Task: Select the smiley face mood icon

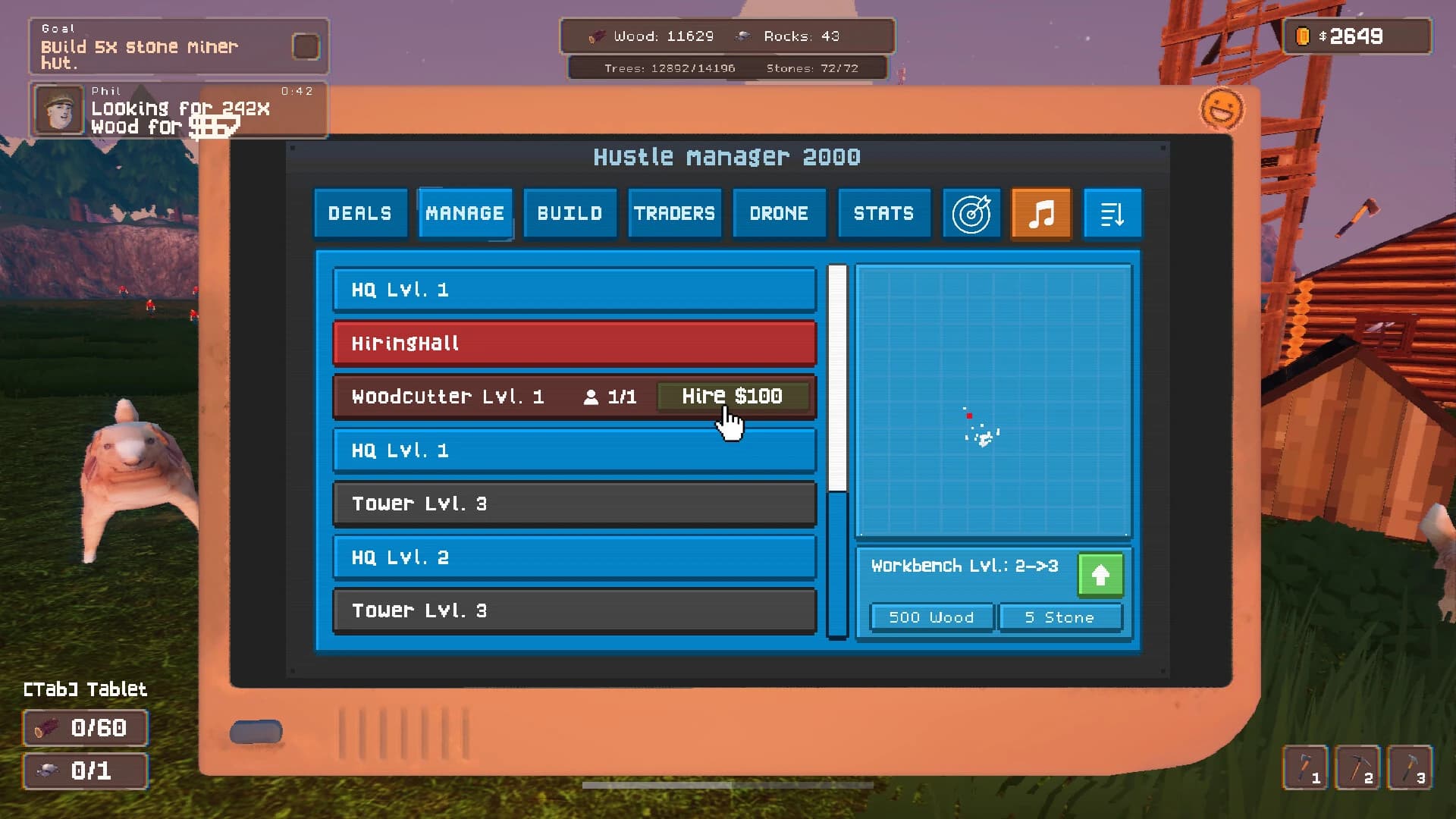Action: pyautogui.click(x=1222, y=110)
